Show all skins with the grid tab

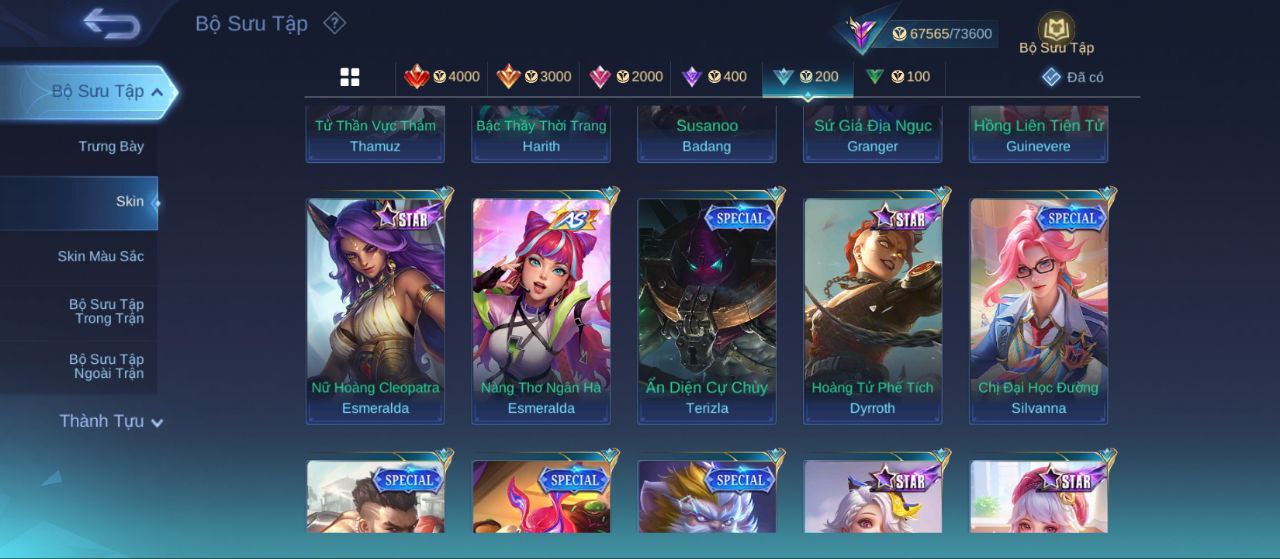pos(350,77)
